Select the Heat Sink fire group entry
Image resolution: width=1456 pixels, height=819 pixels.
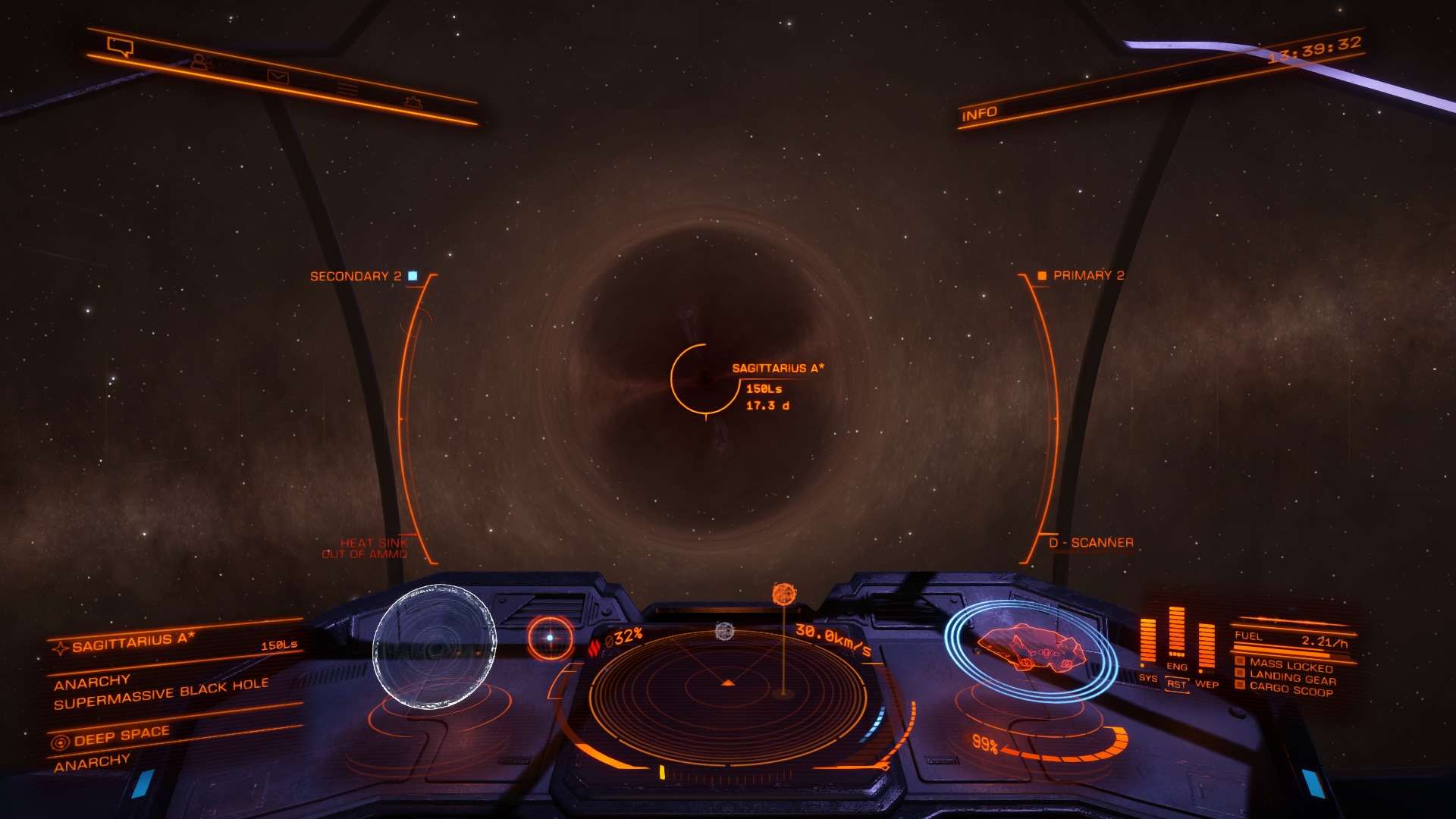(x=373, y=543)
